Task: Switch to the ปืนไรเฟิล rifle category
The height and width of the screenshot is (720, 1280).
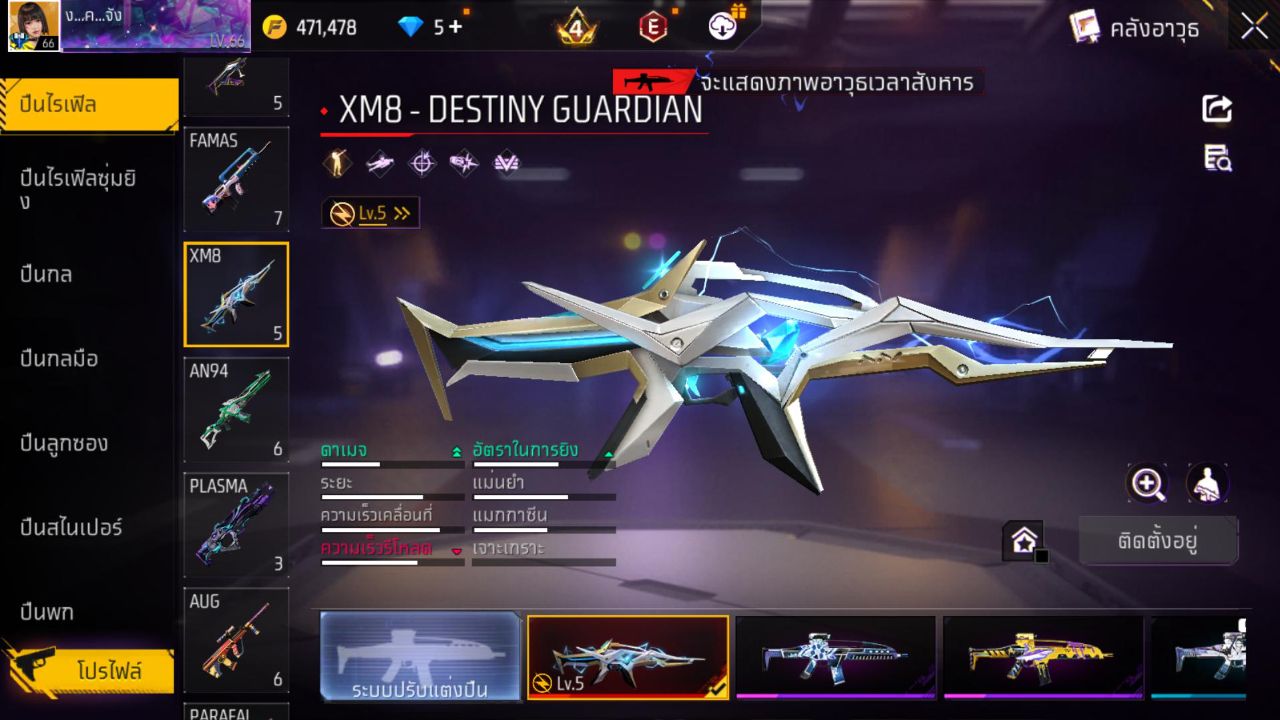Action: click(88, 104)
